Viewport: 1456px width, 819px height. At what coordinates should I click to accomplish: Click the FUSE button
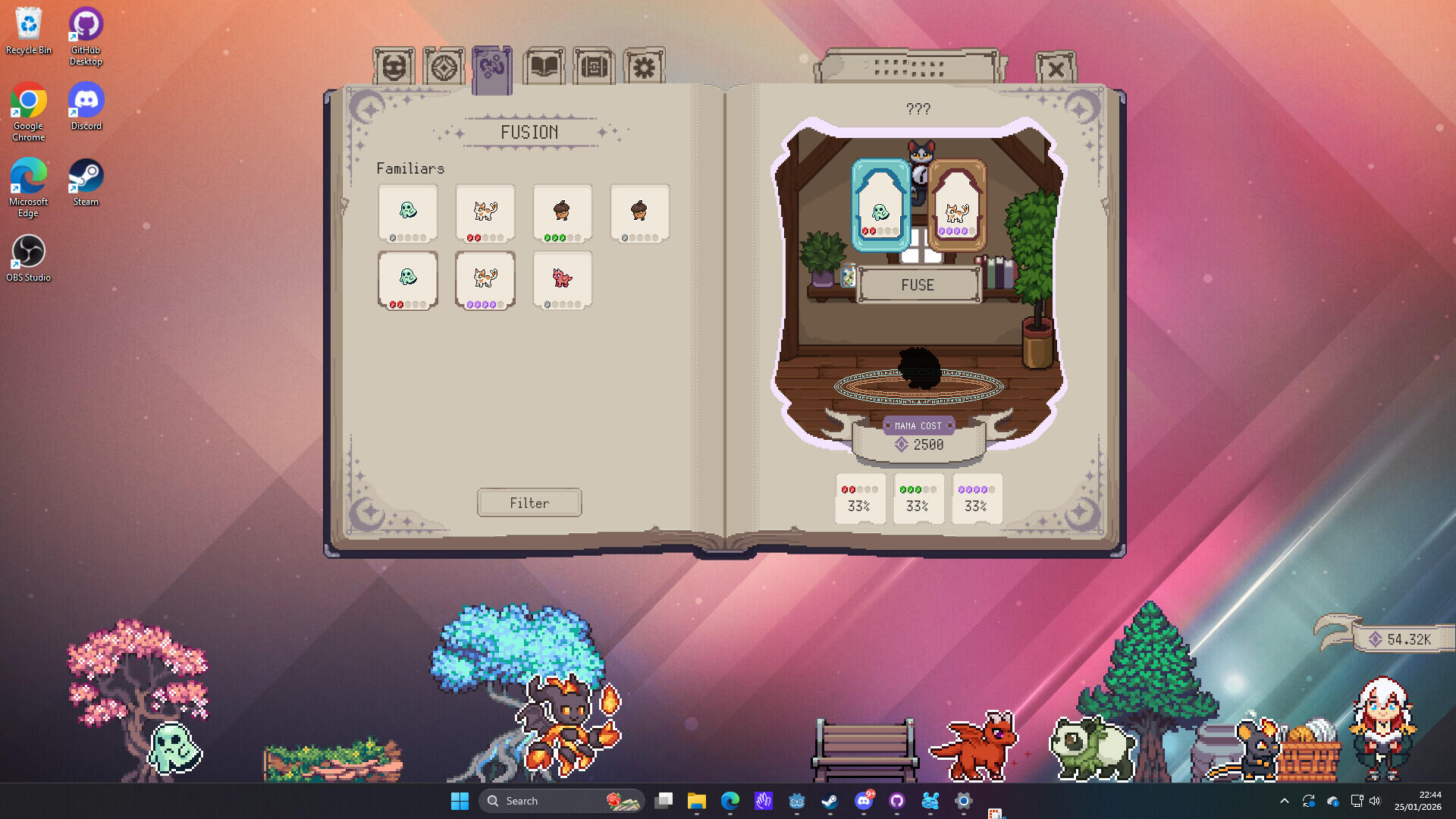(918, 285)
